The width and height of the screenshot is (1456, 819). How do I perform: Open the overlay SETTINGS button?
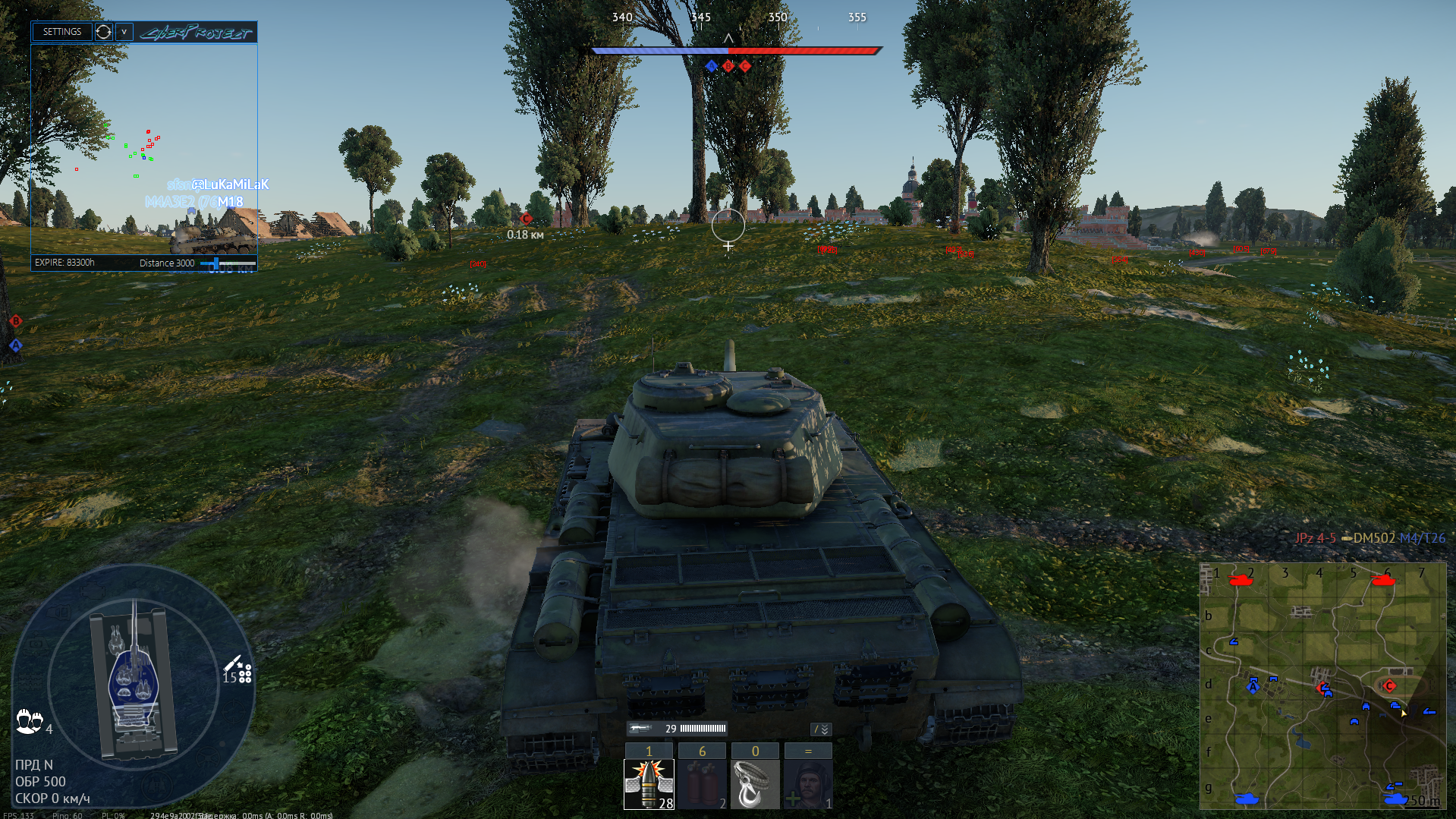[x=61, y=32]
